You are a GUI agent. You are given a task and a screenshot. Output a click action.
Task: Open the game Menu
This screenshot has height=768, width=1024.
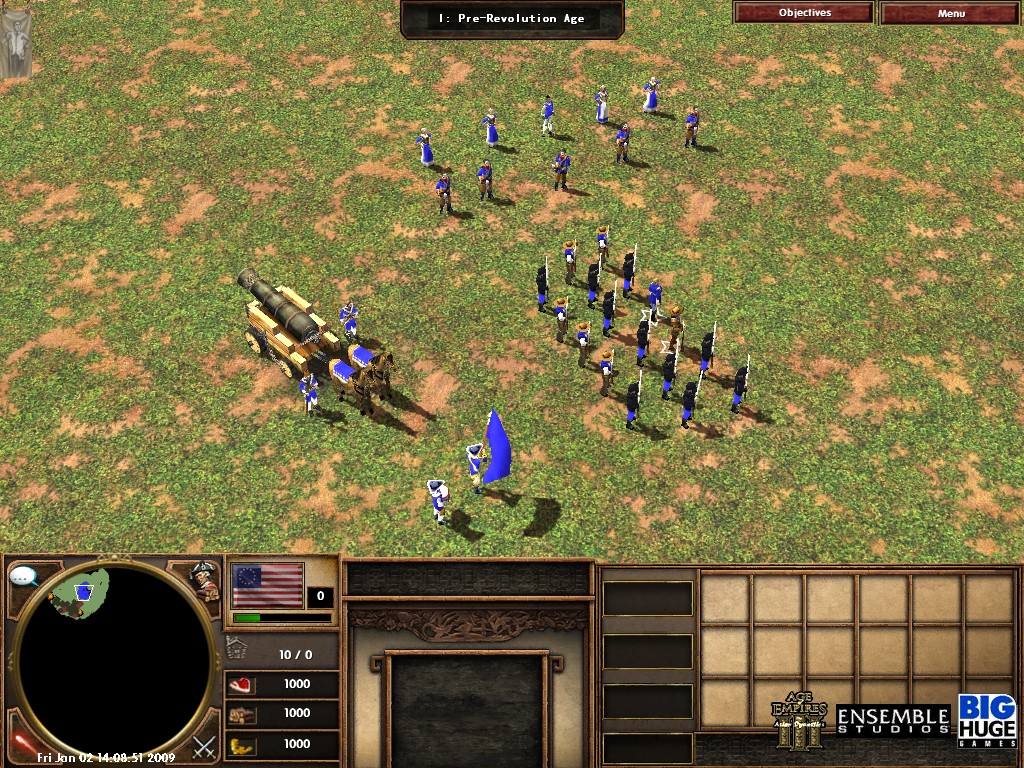pos(951,13)
